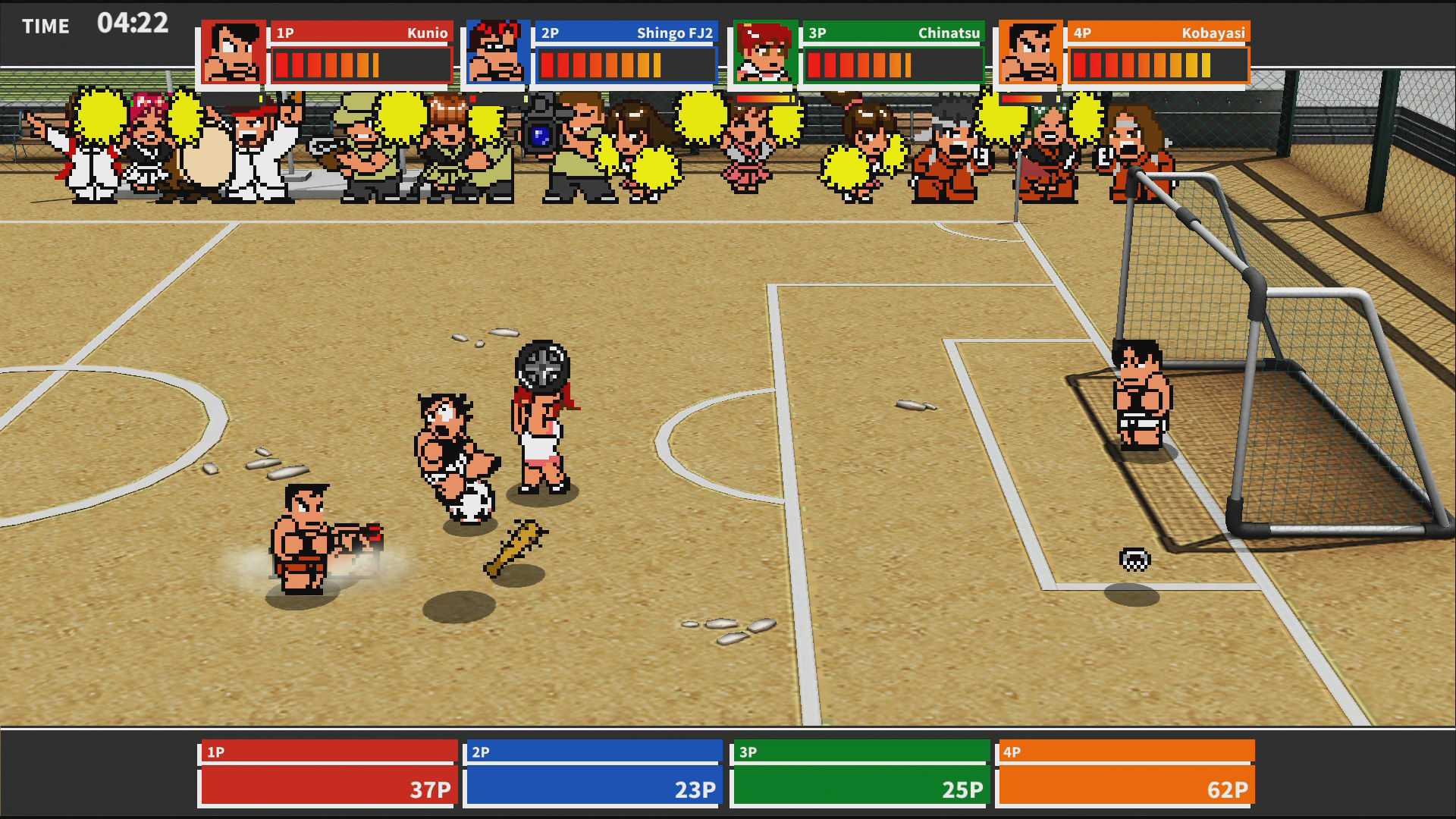
Task: Click Chinatsu's 3P portrait icon
Action: click(x=762, y=50)
